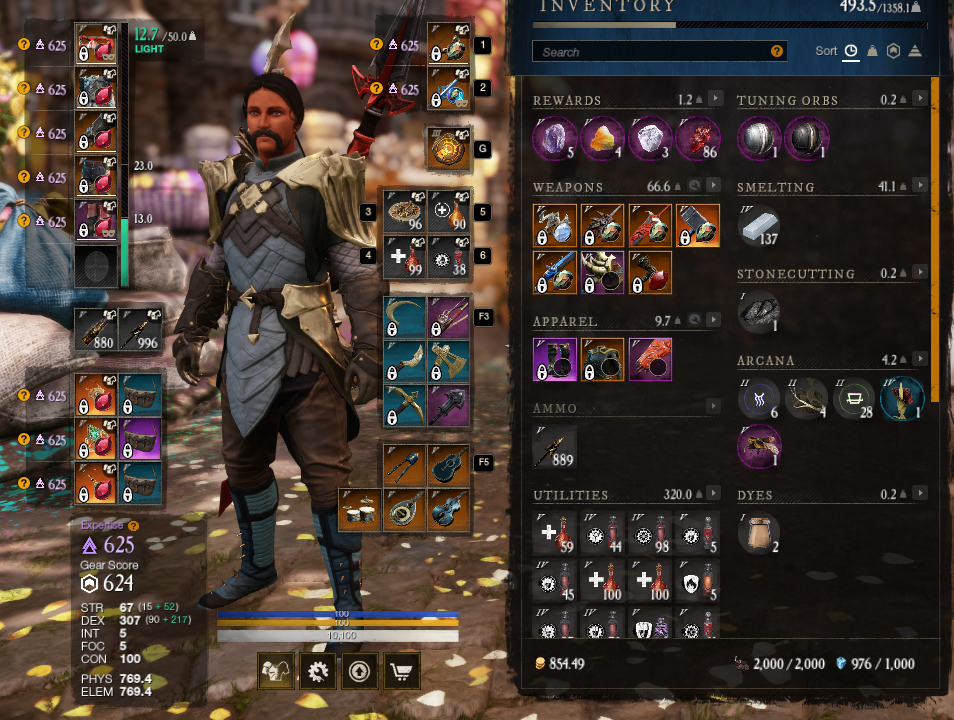Select the arrow ammo stack of 889
Image resolution: width=954 pixels, height=720 pixels.
(x=555, y=446)
